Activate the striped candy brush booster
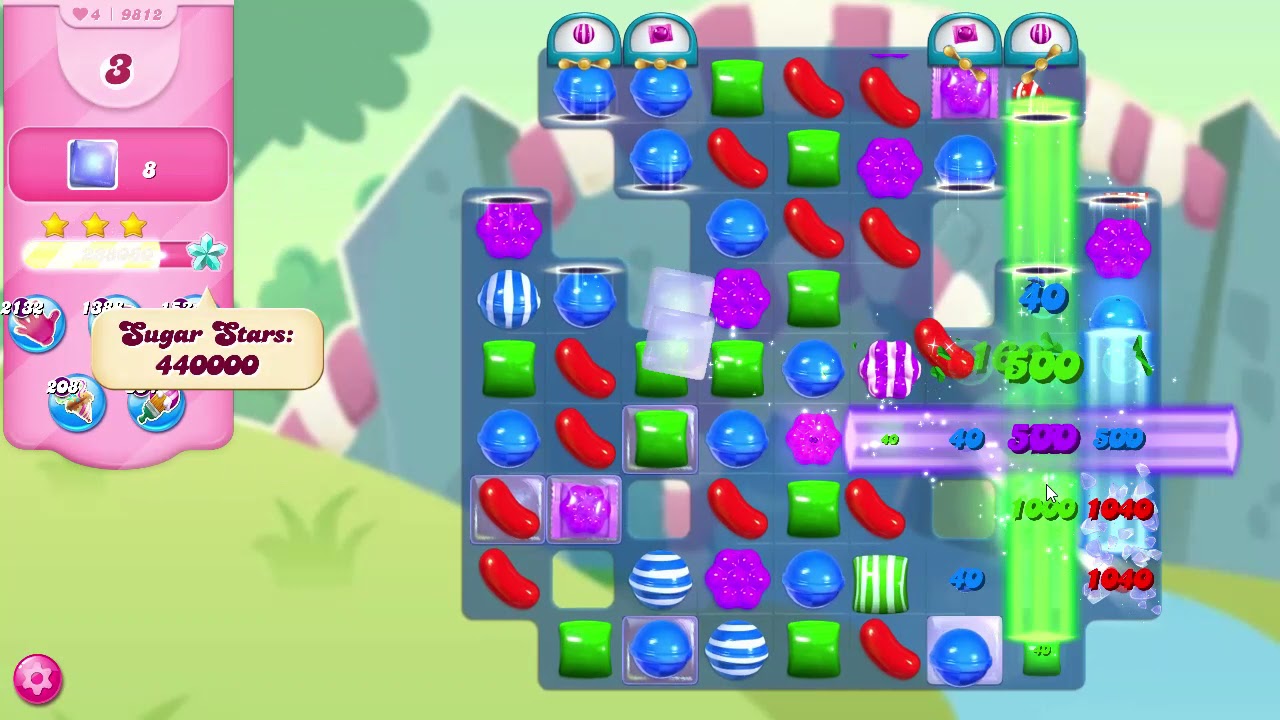 152,405
